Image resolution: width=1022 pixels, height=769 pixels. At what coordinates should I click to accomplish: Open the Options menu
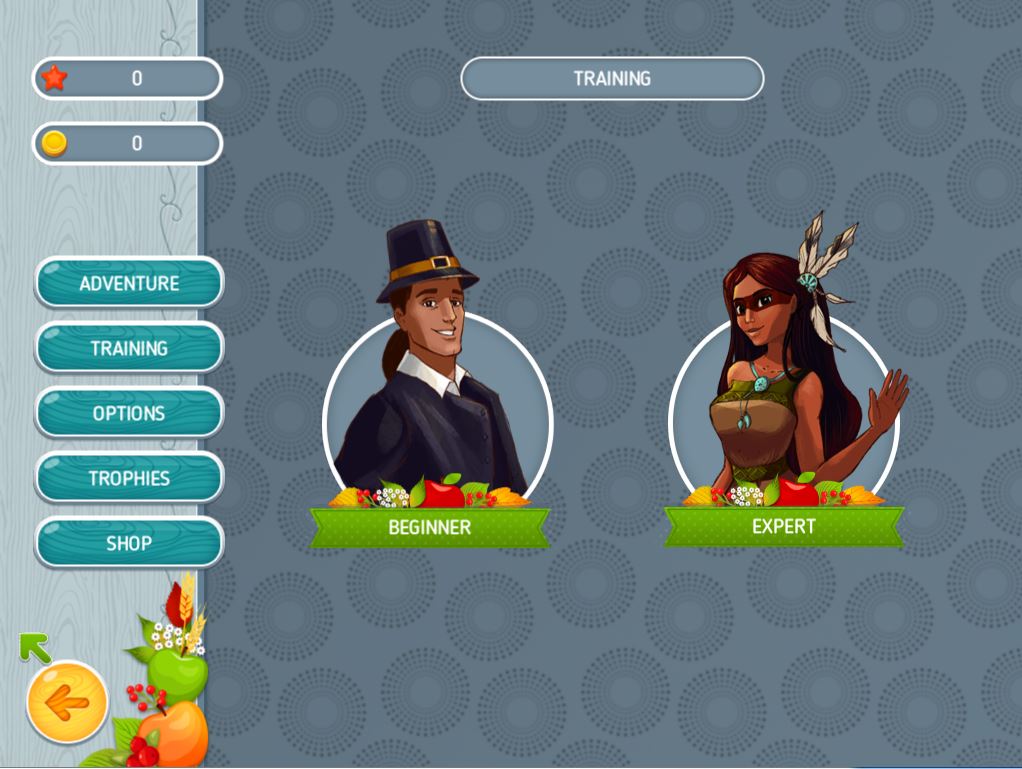pos(129,413)
